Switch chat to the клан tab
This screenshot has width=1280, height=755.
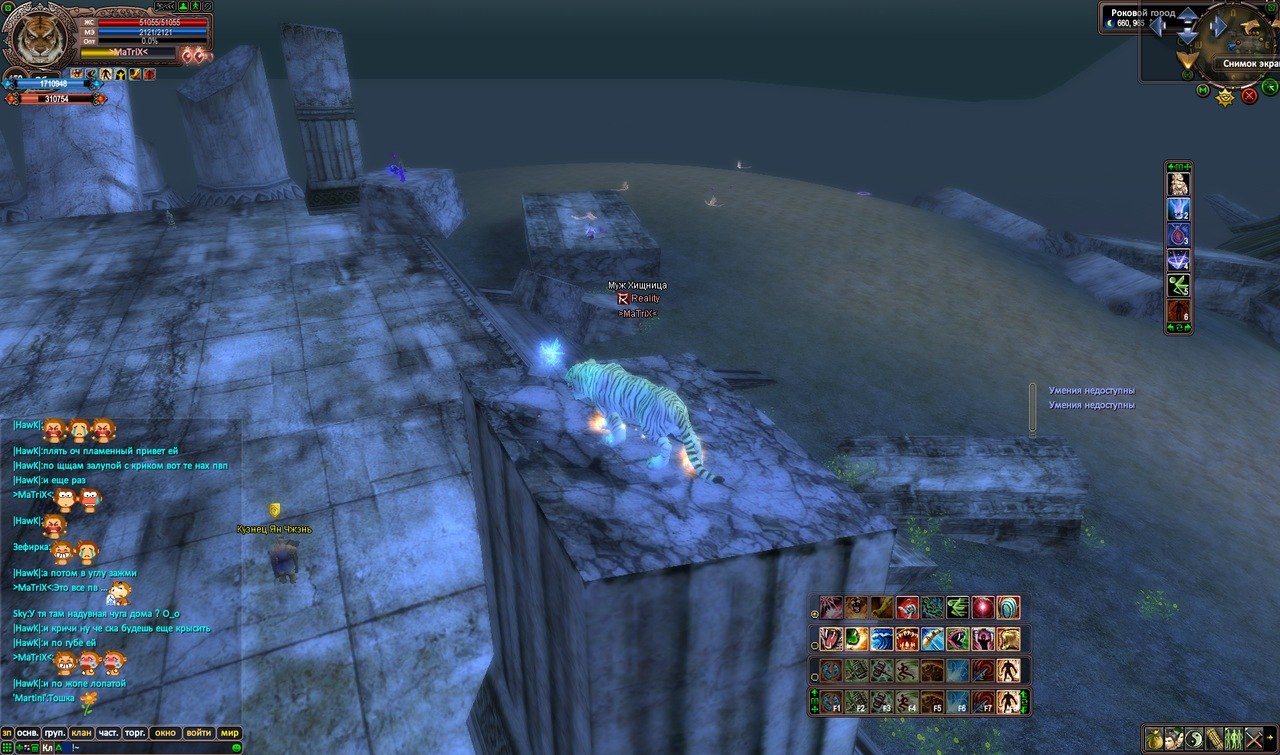pos(81,732)
